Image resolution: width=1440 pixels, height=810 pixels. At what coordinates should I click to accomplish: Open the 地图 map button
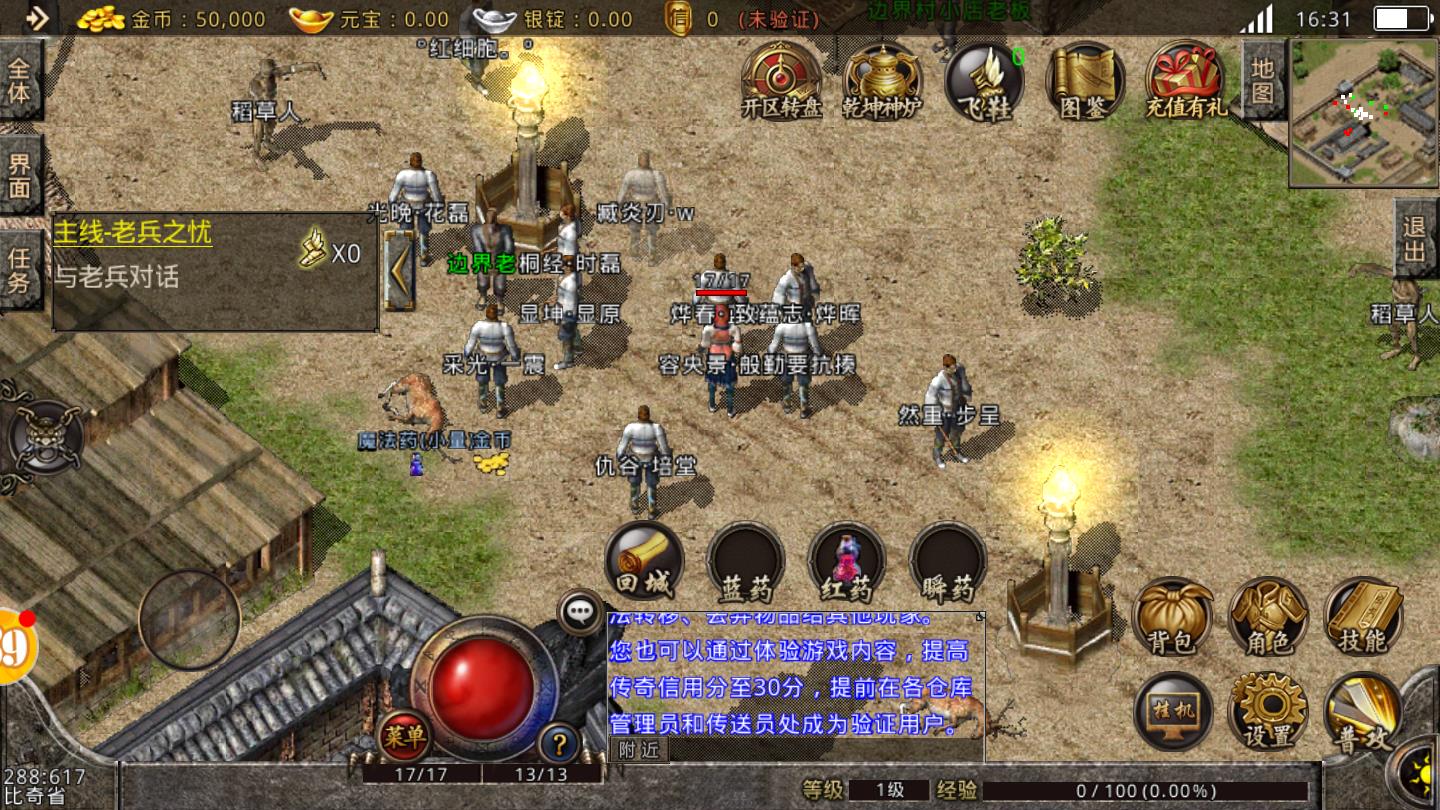click(x=1263, y=80)
